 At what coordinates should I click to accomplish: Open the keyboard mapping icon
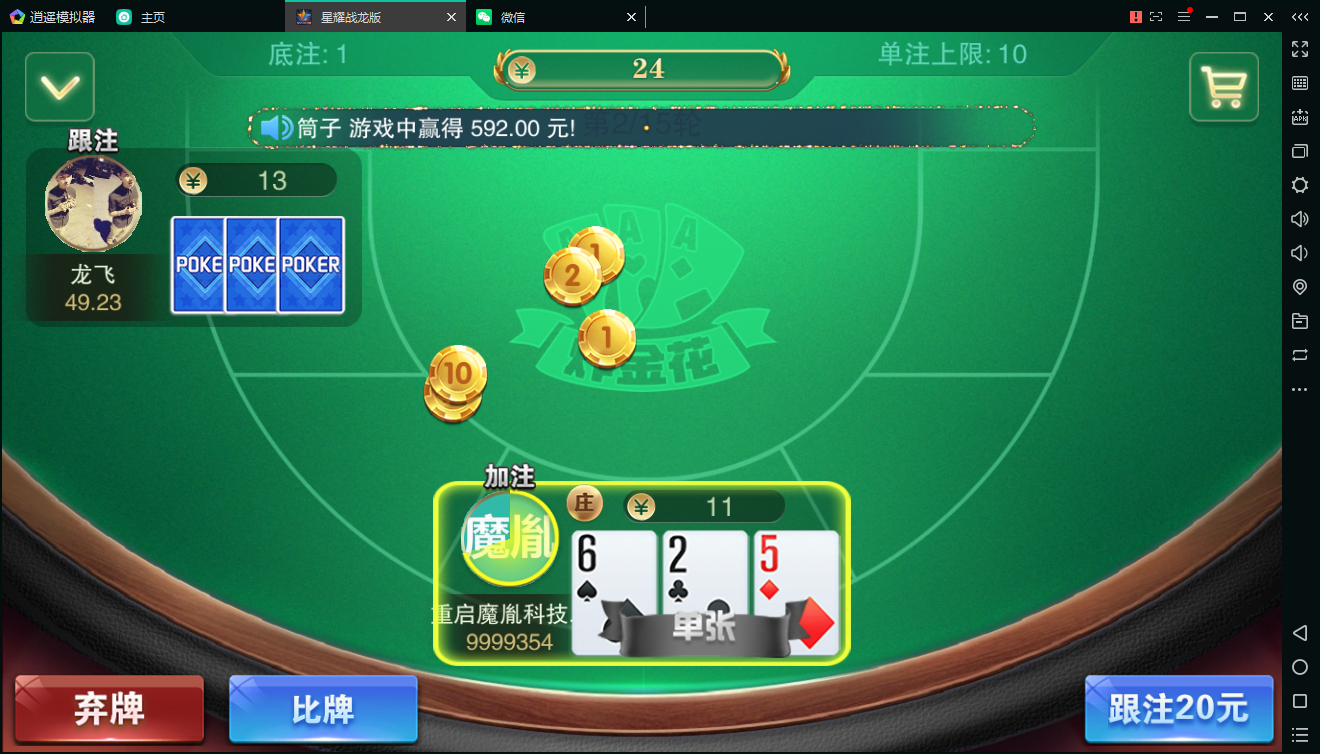pos(1300,83)
